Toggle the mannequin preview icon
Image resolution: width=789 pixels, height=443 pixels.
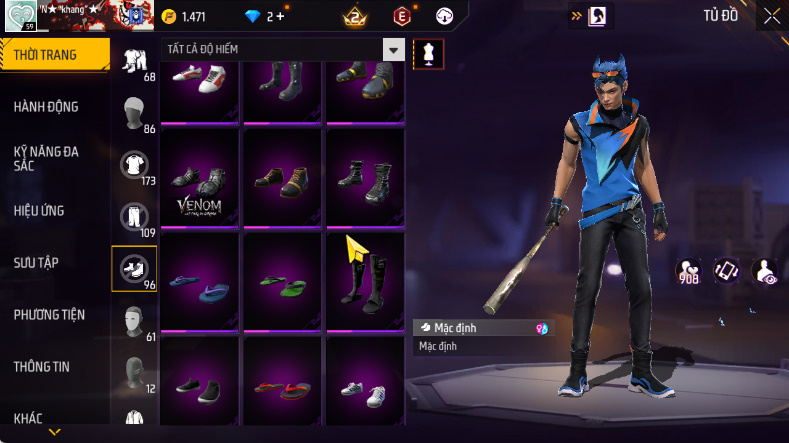click(x=428, y=53)
